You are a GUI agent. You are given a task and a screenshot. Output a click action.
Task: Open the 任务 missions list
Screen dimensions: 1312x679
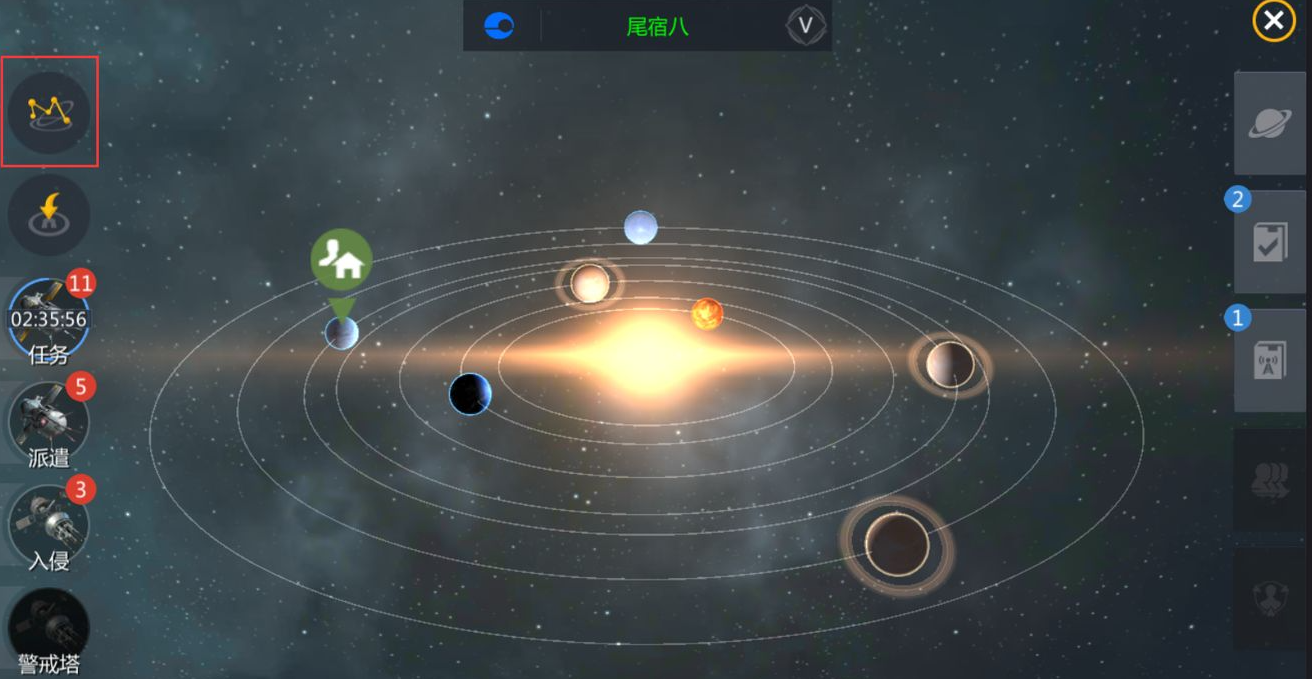(48, 320)
